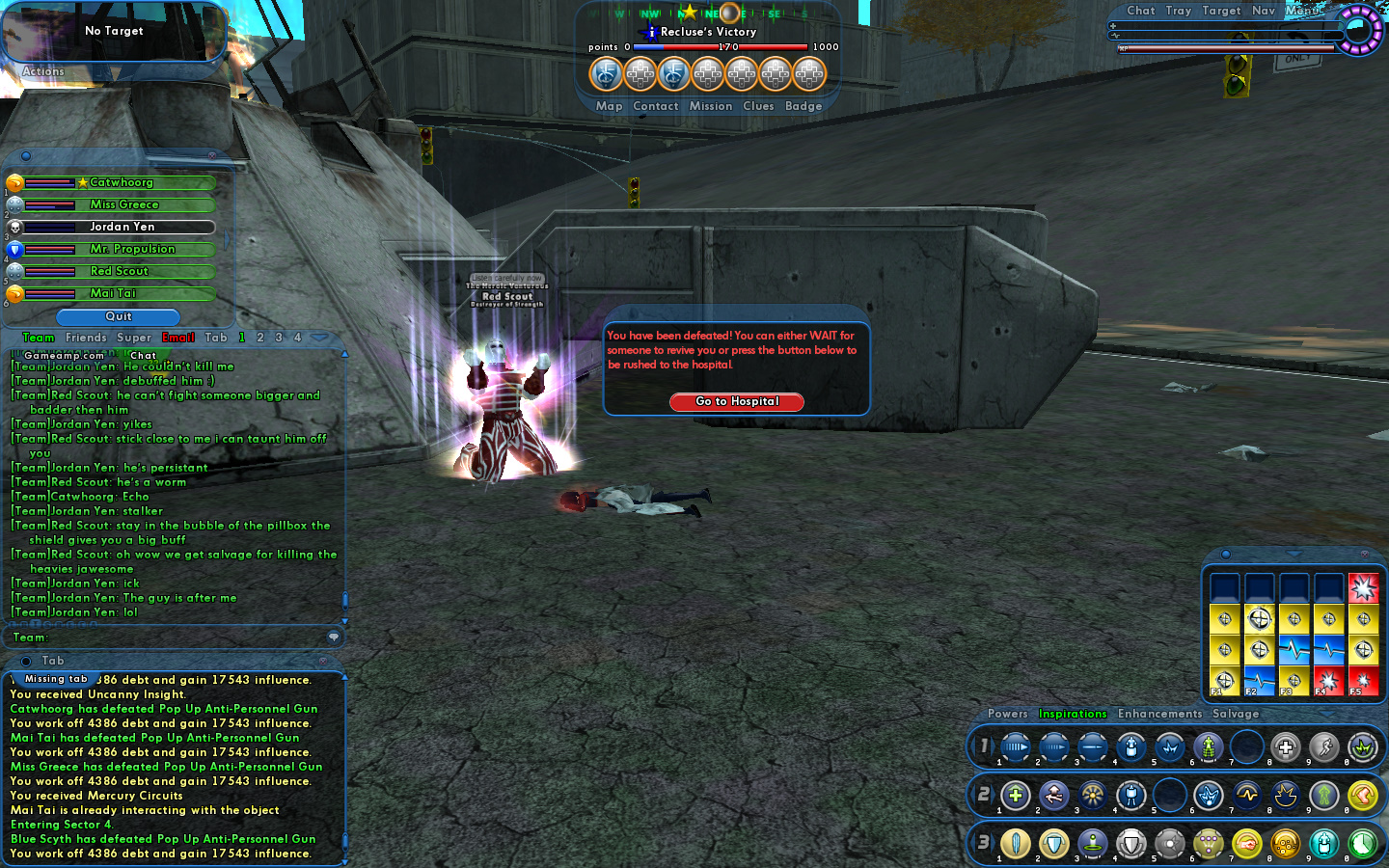Select teammate Miss Greece in team list
Screen dimensions: 1389x868
123,204
